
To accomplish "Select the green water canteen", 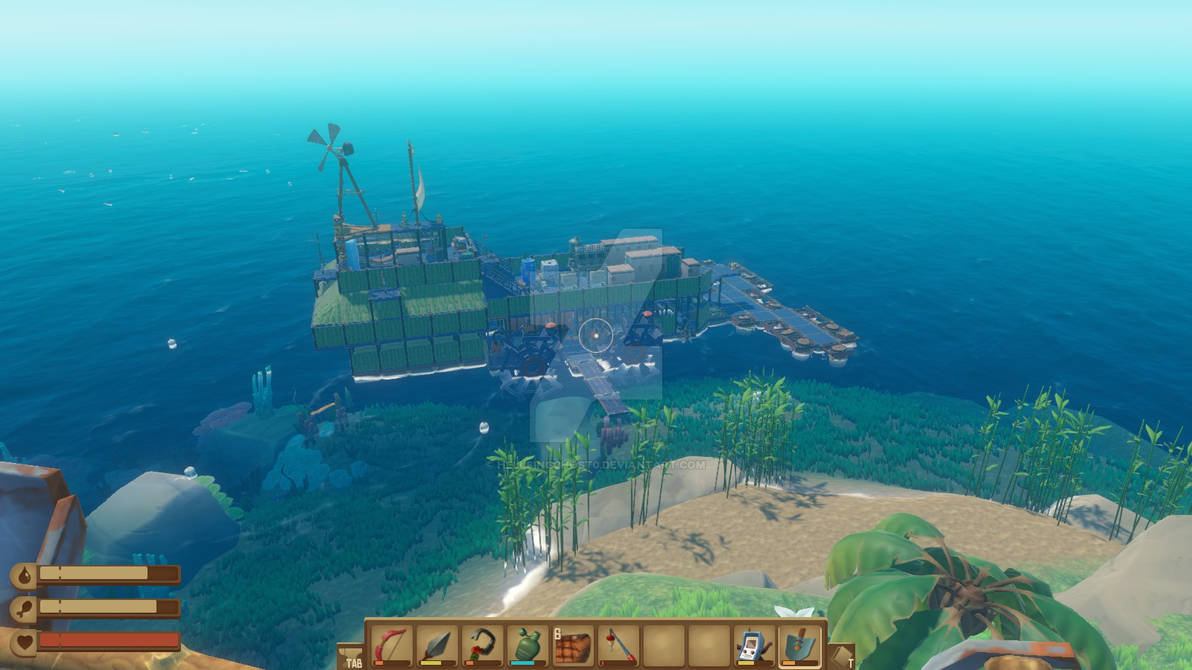I will [x=526, y=645].
